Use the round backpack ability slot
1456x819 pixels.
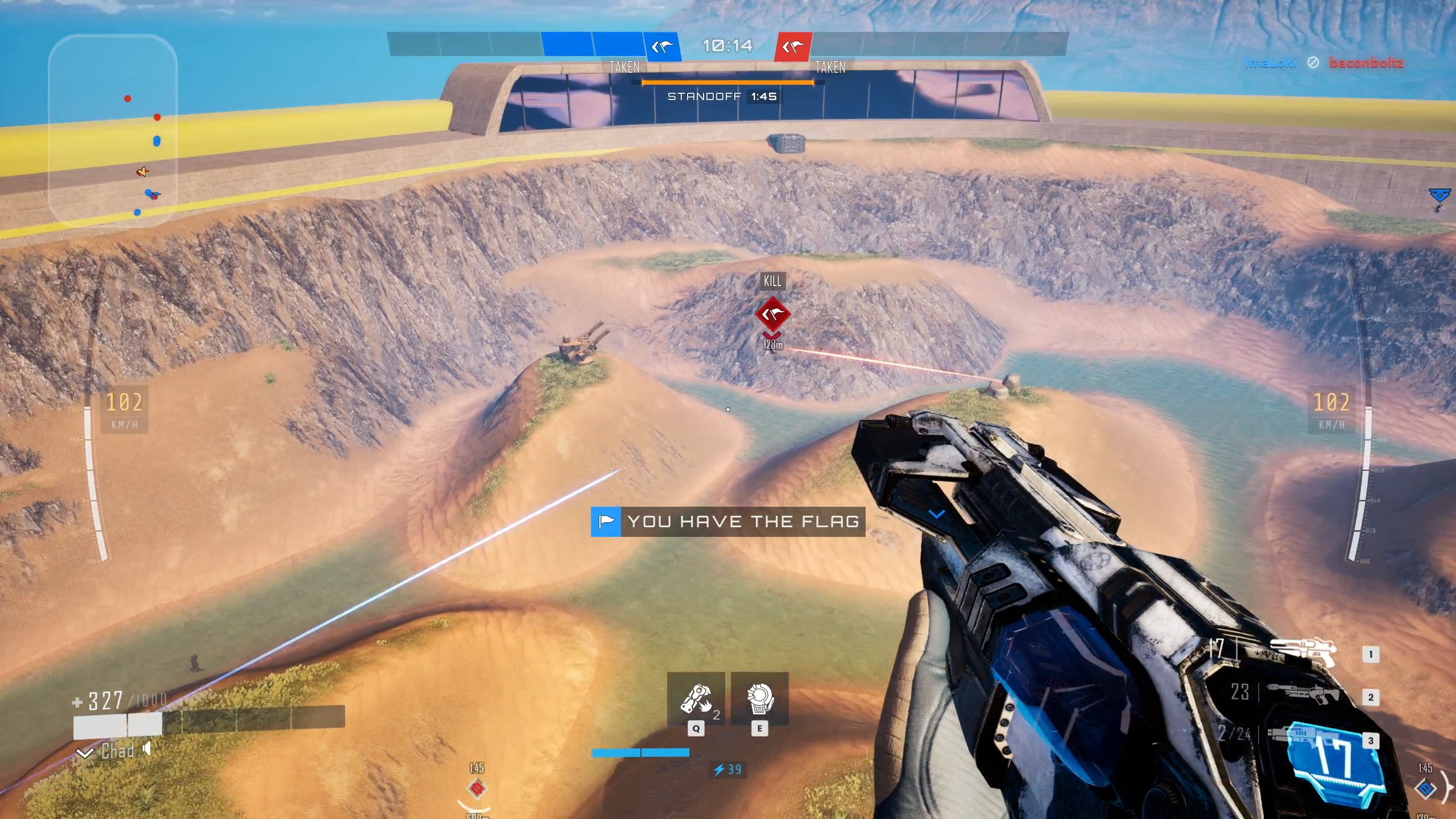pyautogui.click(x=759, y=699)
